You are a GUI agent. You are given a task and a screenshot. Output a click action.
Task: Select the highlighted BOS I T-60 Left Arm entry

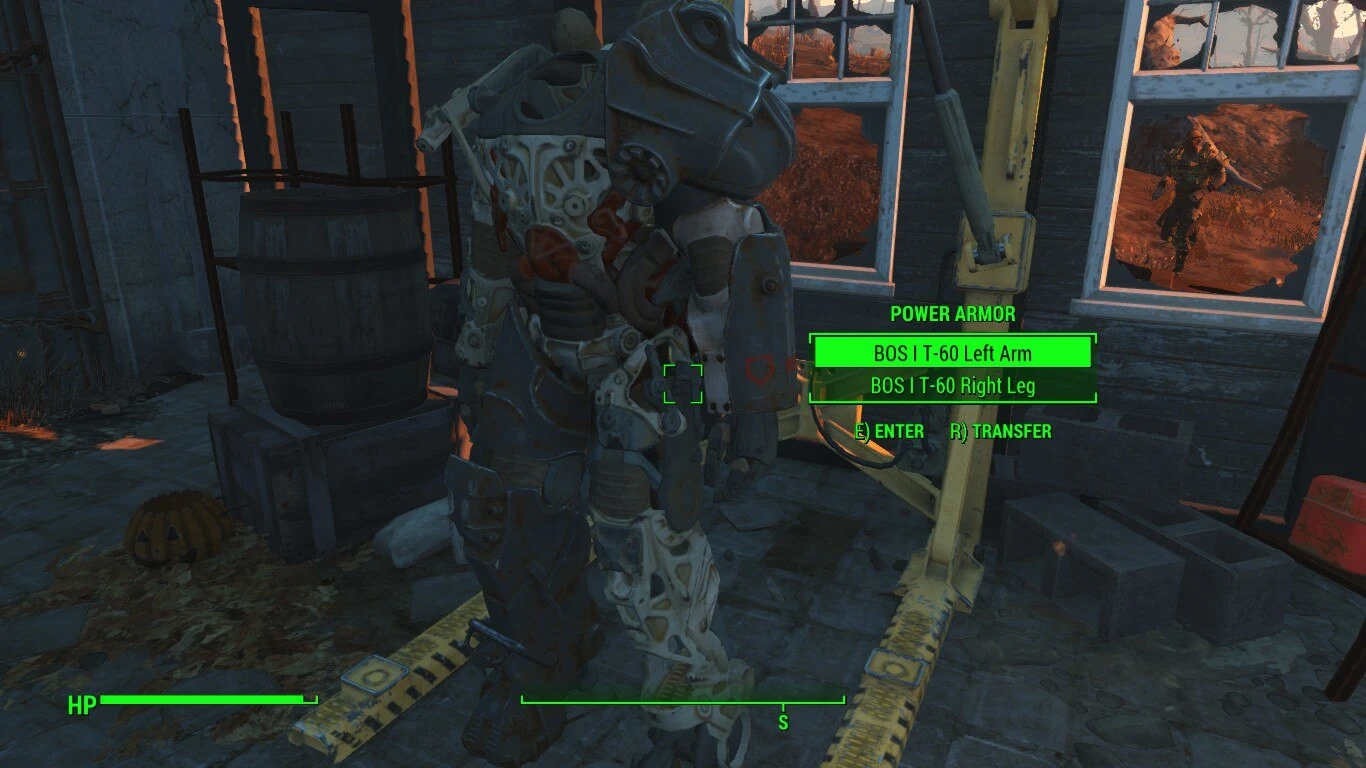point(953,353)
